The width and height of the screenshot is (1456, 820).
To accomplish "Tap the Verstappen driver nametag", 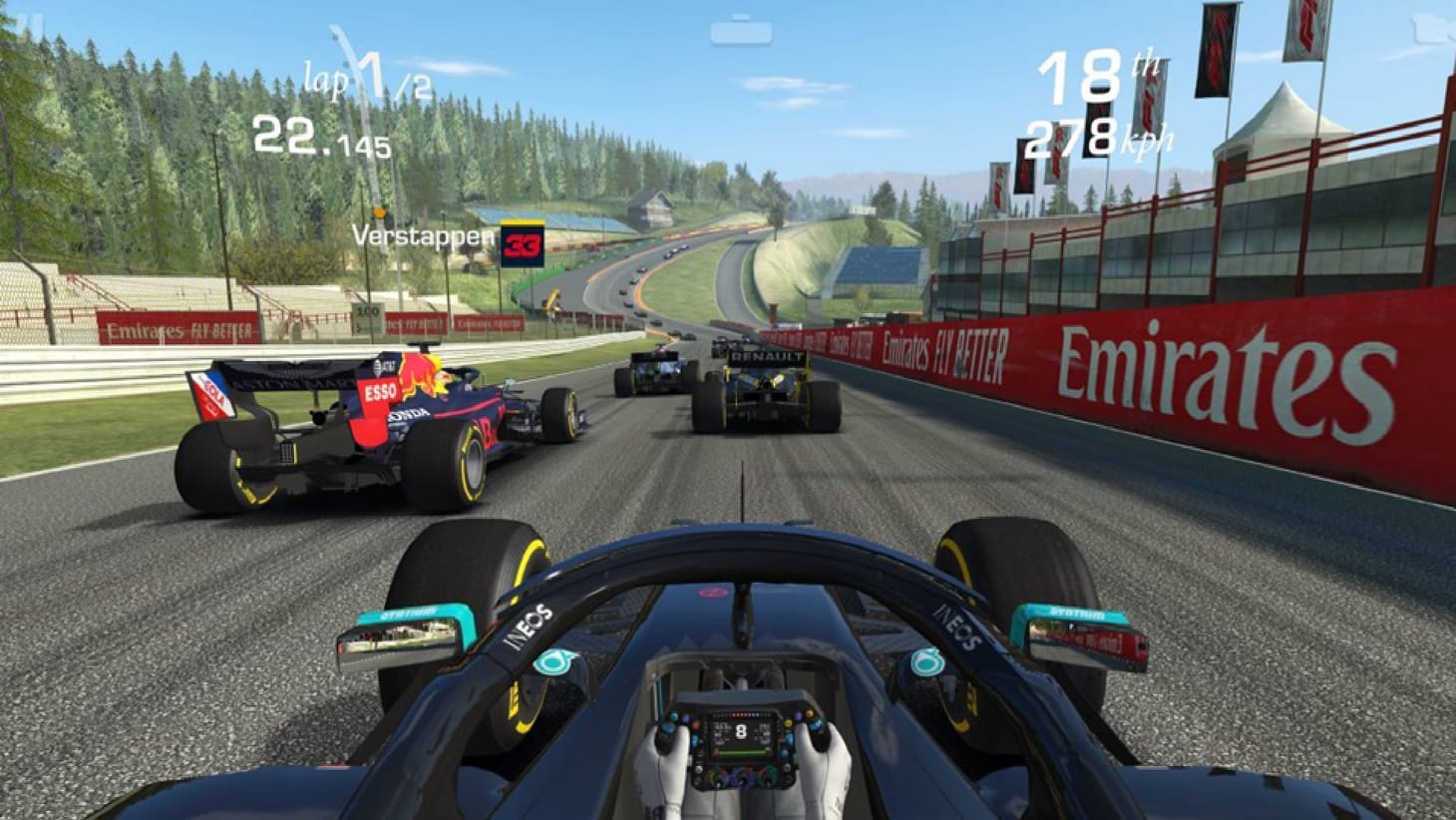I will pyautogui.click(x=423, y=239).
